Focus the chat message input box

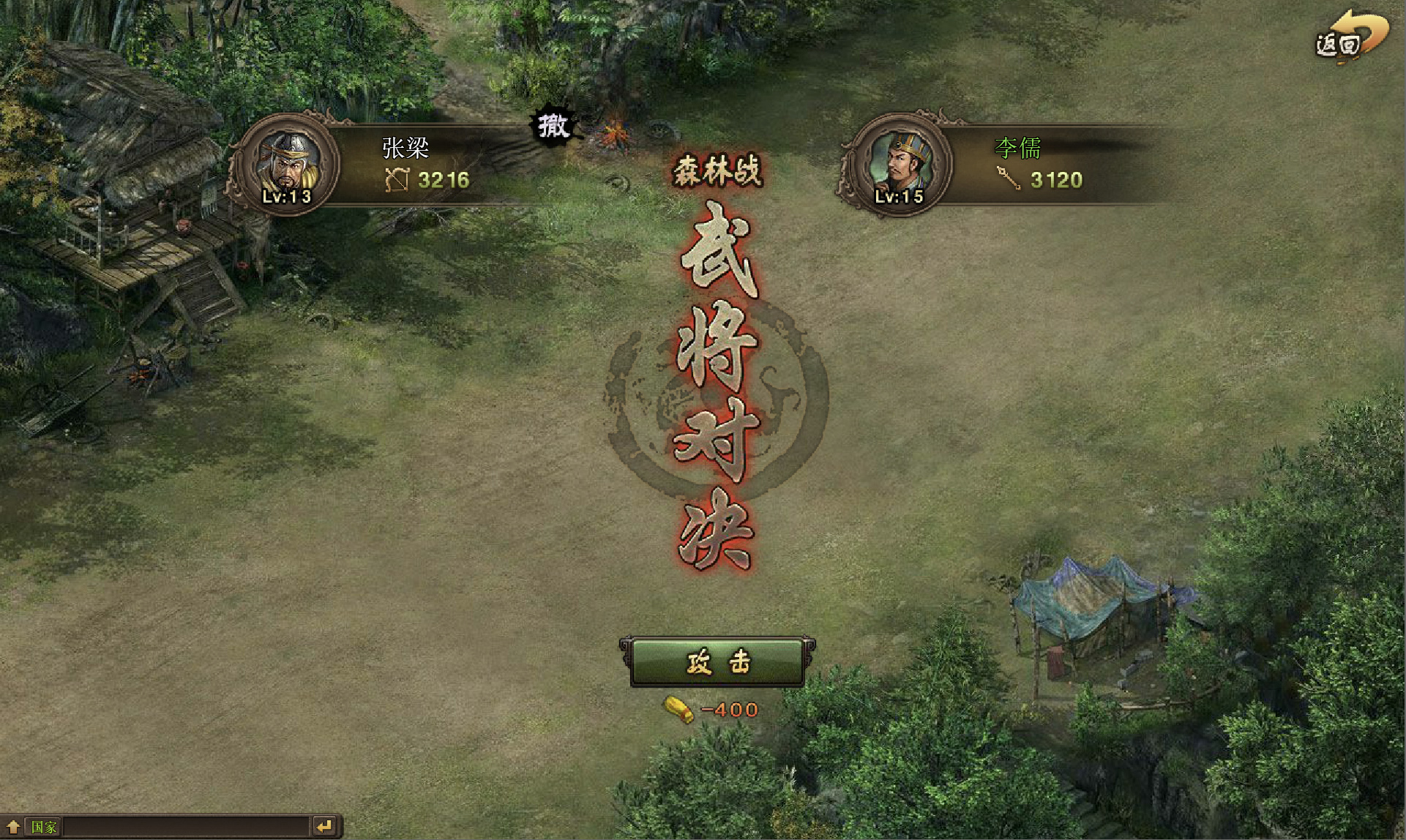[x=187, y=827]
